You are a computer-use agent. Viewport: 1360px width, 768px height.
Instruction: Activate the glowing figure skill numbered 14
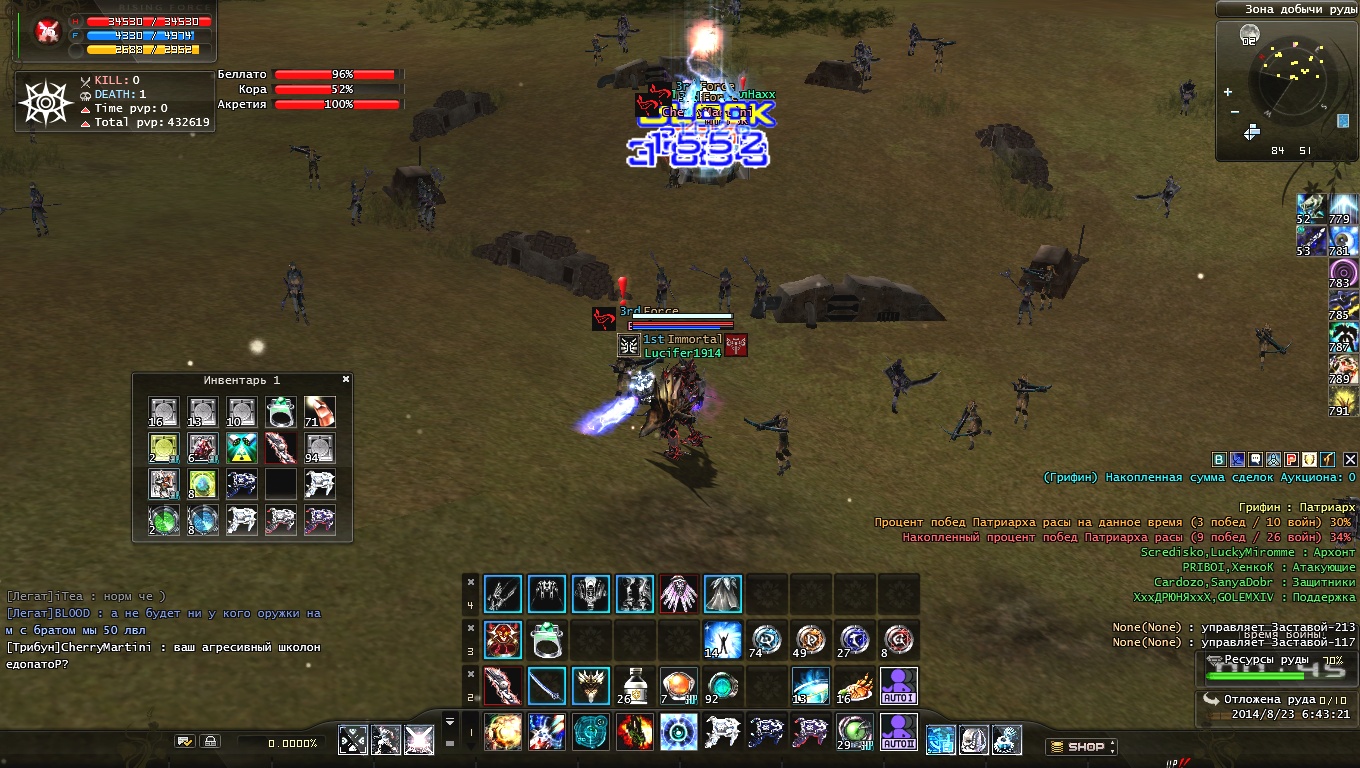pos(722,639)
